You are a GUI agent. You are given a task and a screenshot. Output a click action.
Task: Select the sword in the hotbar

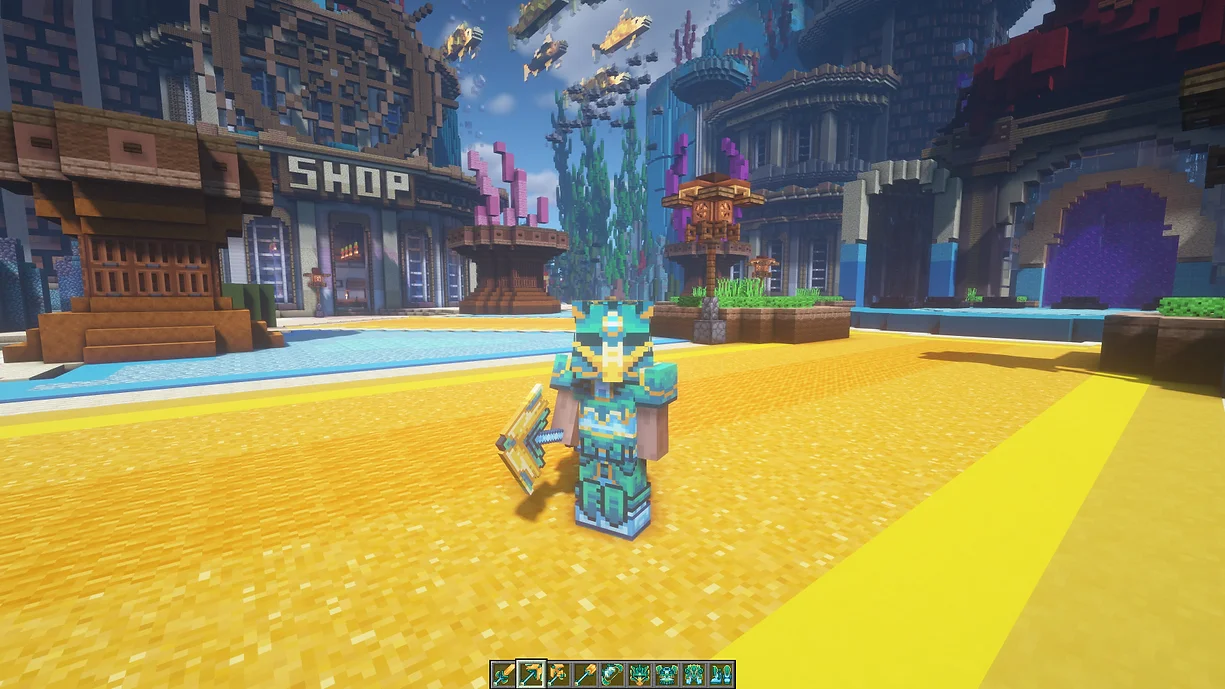tap(503, 674)
